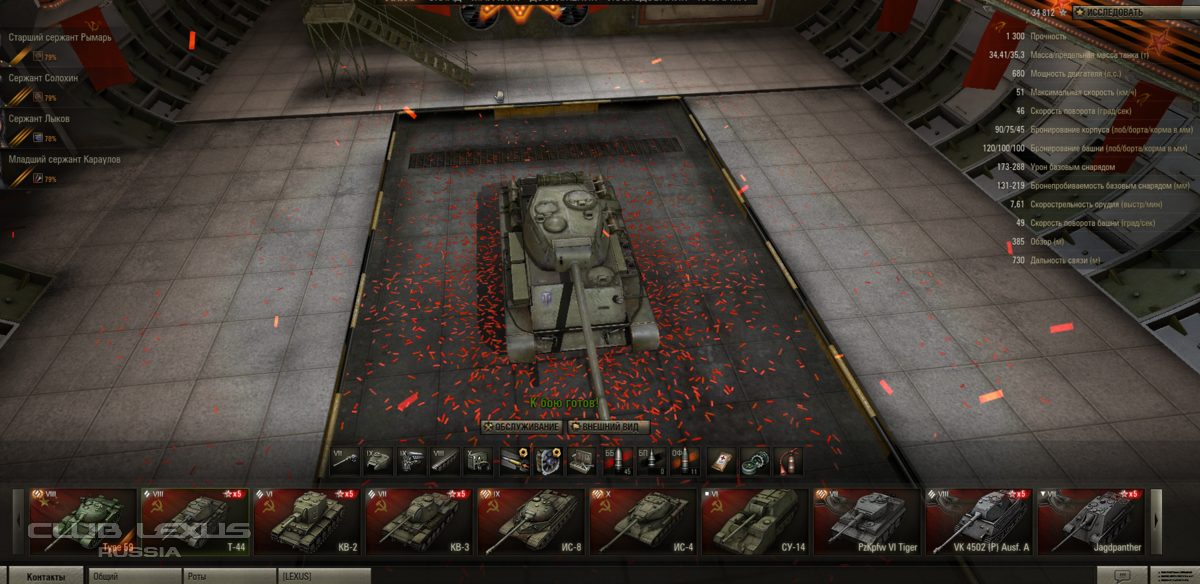Screen dimensions: 1200x584
Task: Select the PzKpfw VI Tiger tank
Action: (868, 521)
